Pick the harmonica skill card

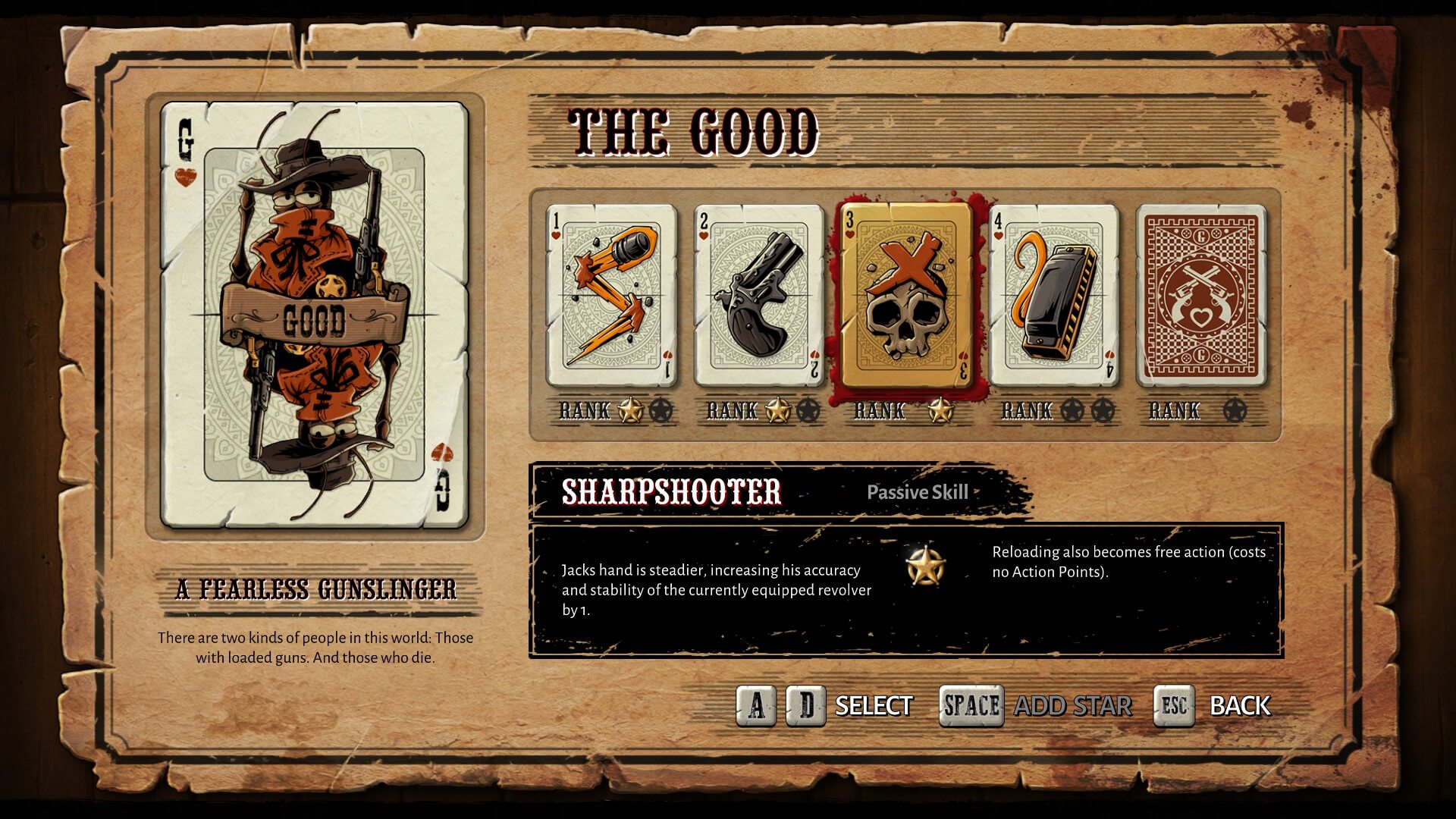(x=1054, y=296)
